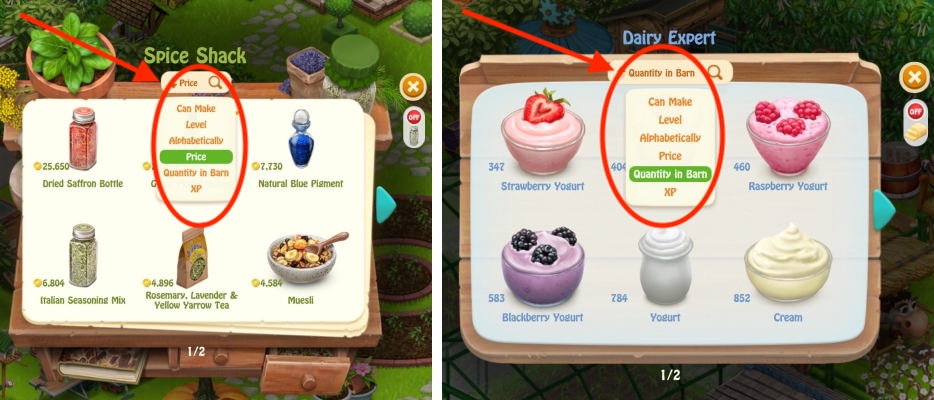This screenshot has height=400, width=934.
Task: Sort Dairy Expert products by Level
Action: click(670, 120)
